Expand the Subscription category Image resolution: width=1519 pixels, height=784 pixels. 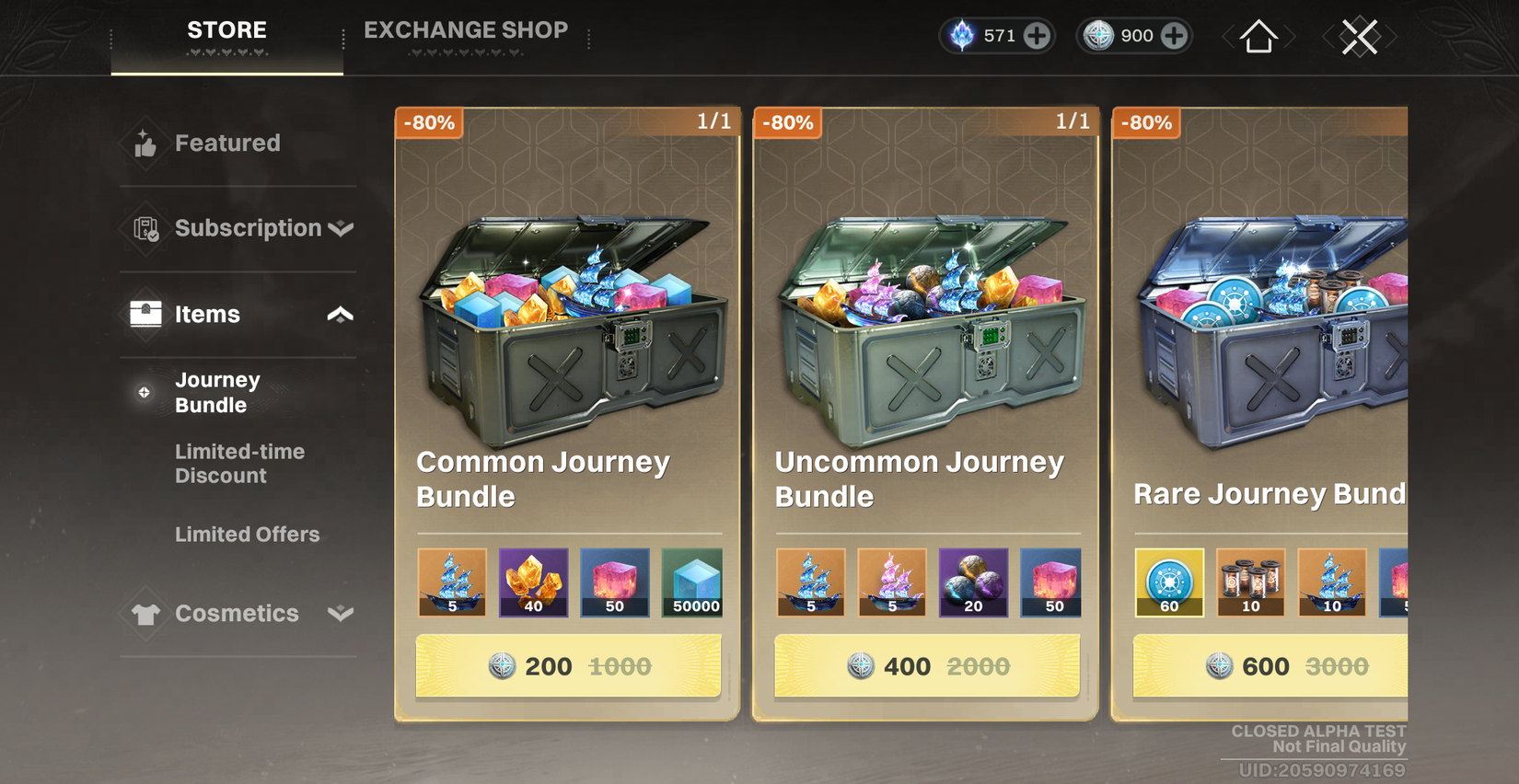pyautogui.click(x=340, y=228)
